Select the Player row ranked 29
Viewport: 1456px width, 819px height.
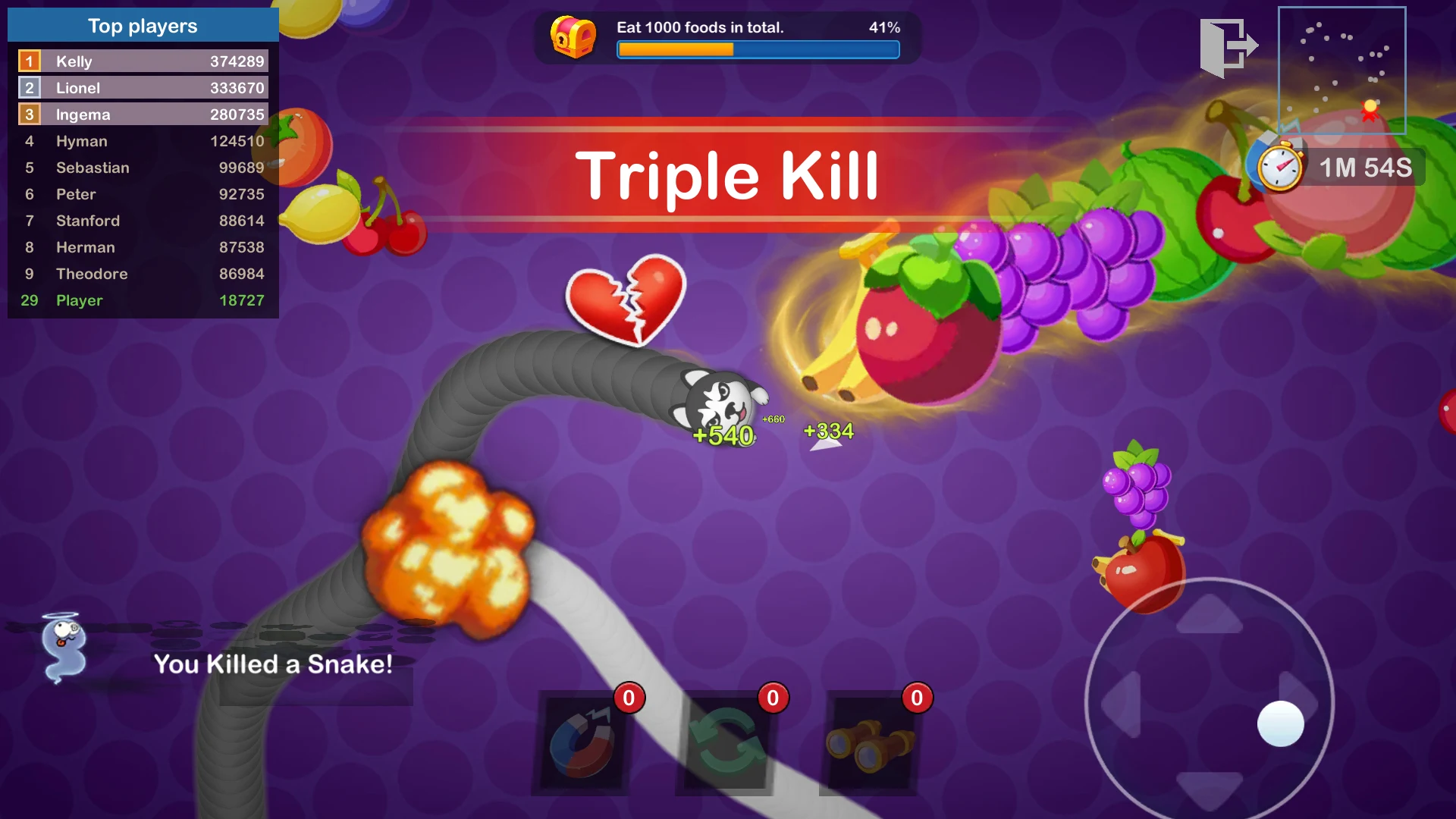143,300
